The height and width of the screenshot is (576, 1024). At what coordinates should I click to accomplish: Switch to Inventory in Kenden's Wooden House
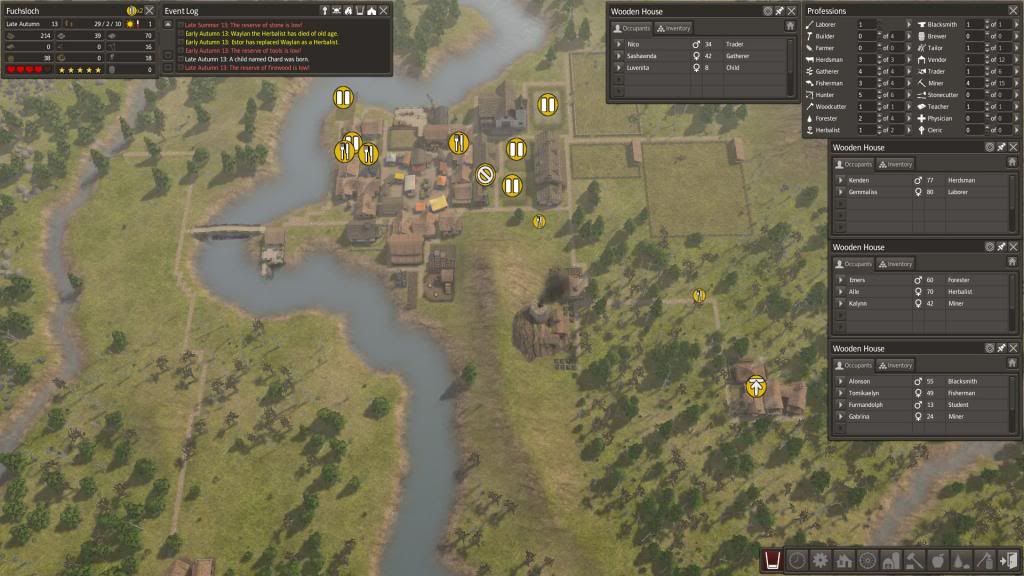click(895, 164)
